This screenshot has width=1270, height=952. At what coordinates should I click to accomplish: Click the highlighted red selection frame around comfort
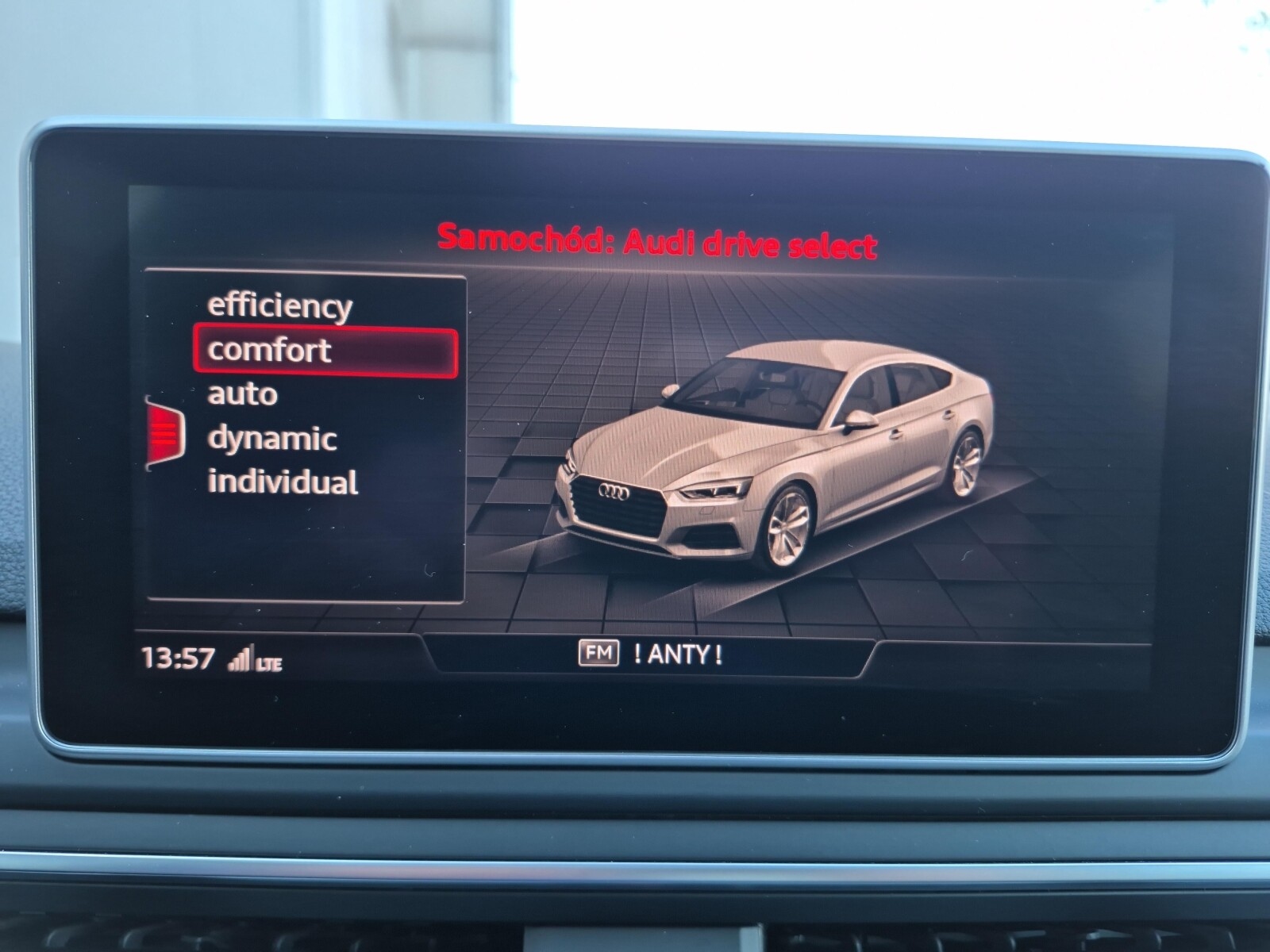click(325, 351)
